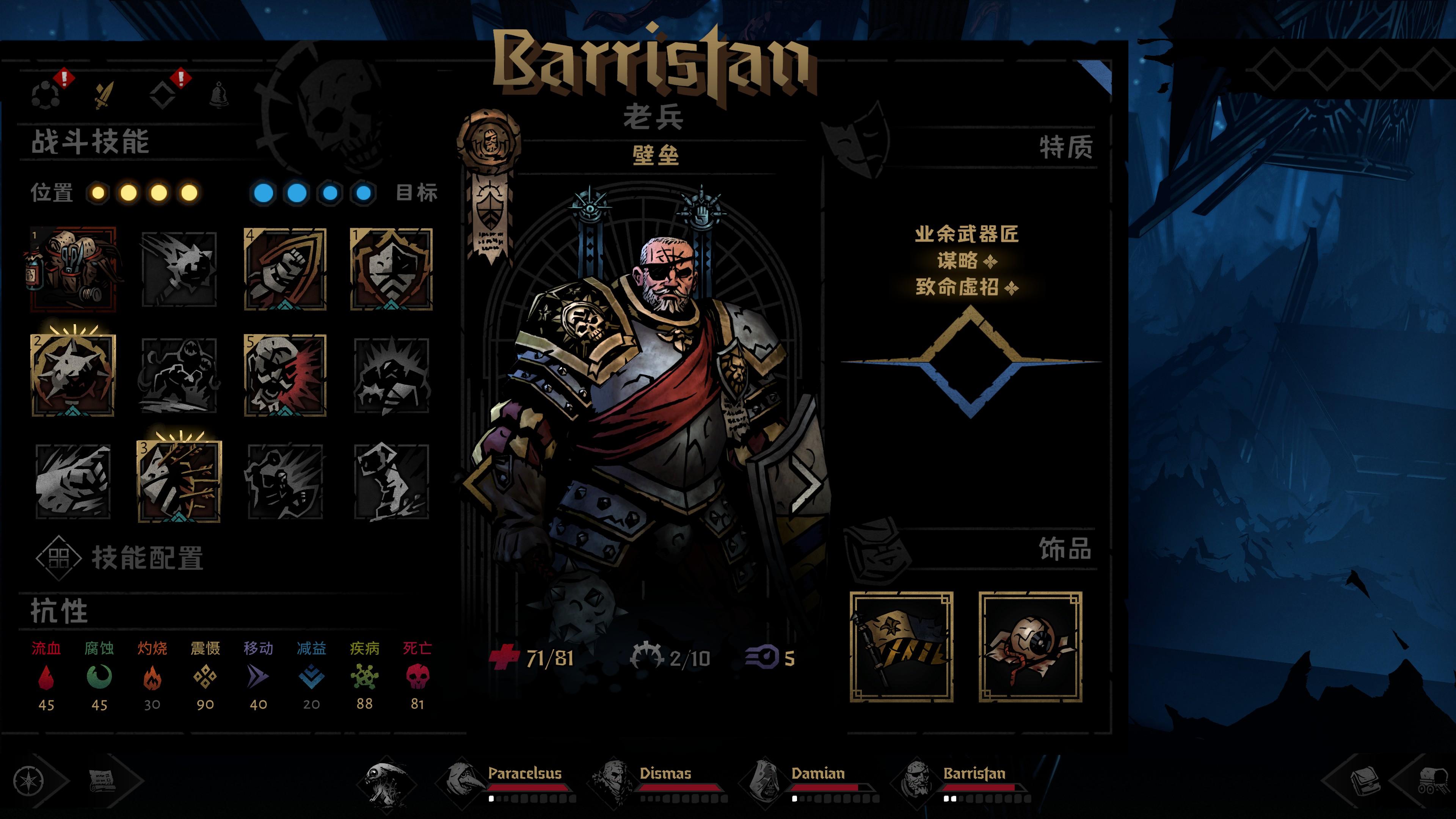Open the bell tab at top left
The width and height of the screenshot is (1456, 819).
pyautogui.click(x=219, y=94)
